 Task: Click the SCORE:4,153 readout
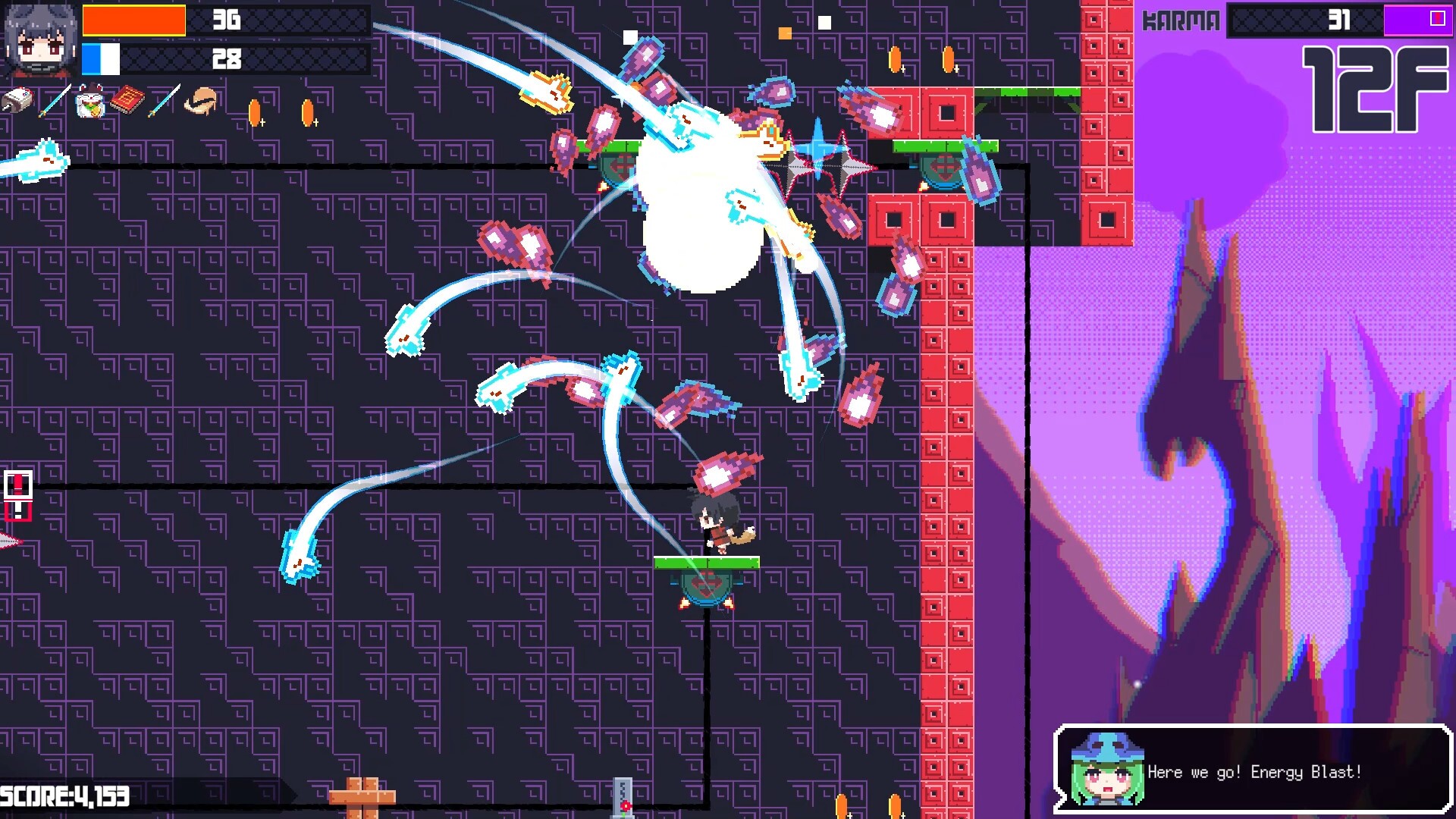pyautogui.click(x=64, y=796)
